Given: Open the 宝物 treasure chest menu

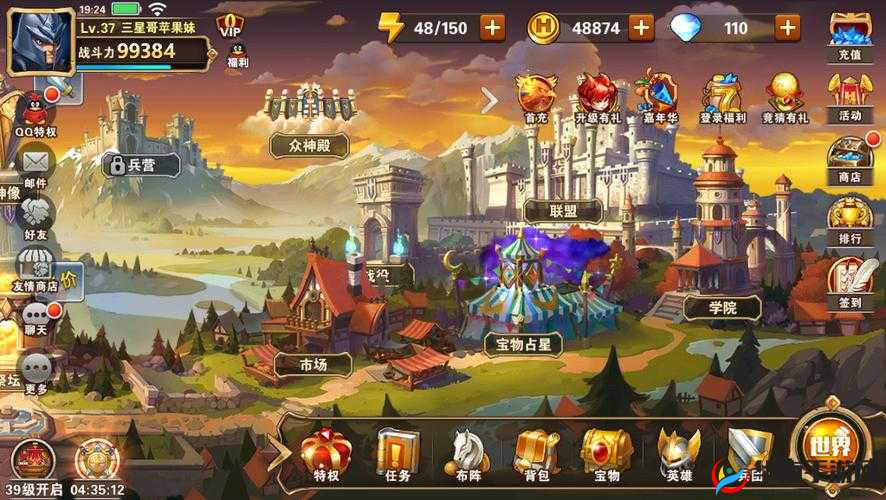Looking at the screenshot, I should point(606,455).
